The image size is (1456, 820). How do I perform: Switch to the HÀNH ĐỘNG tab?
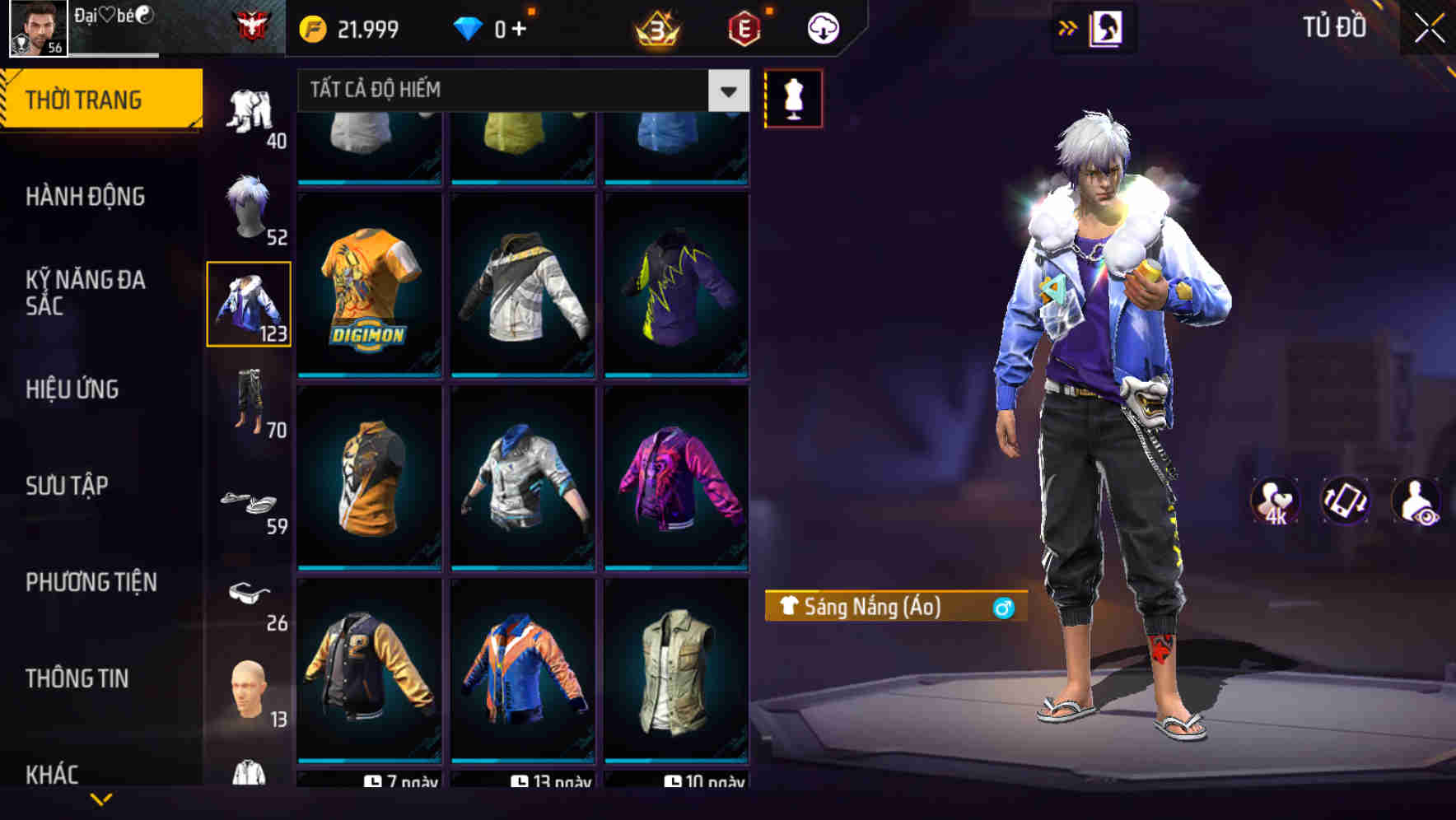coord(86,197)
